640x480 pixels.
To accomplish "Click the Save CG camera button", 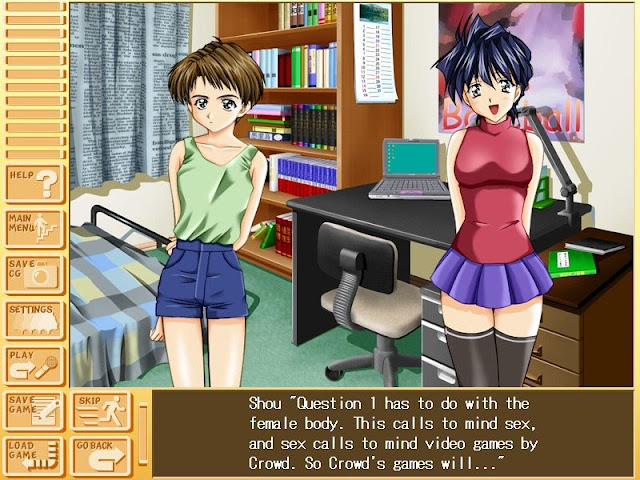I will (x=34, y=275).
